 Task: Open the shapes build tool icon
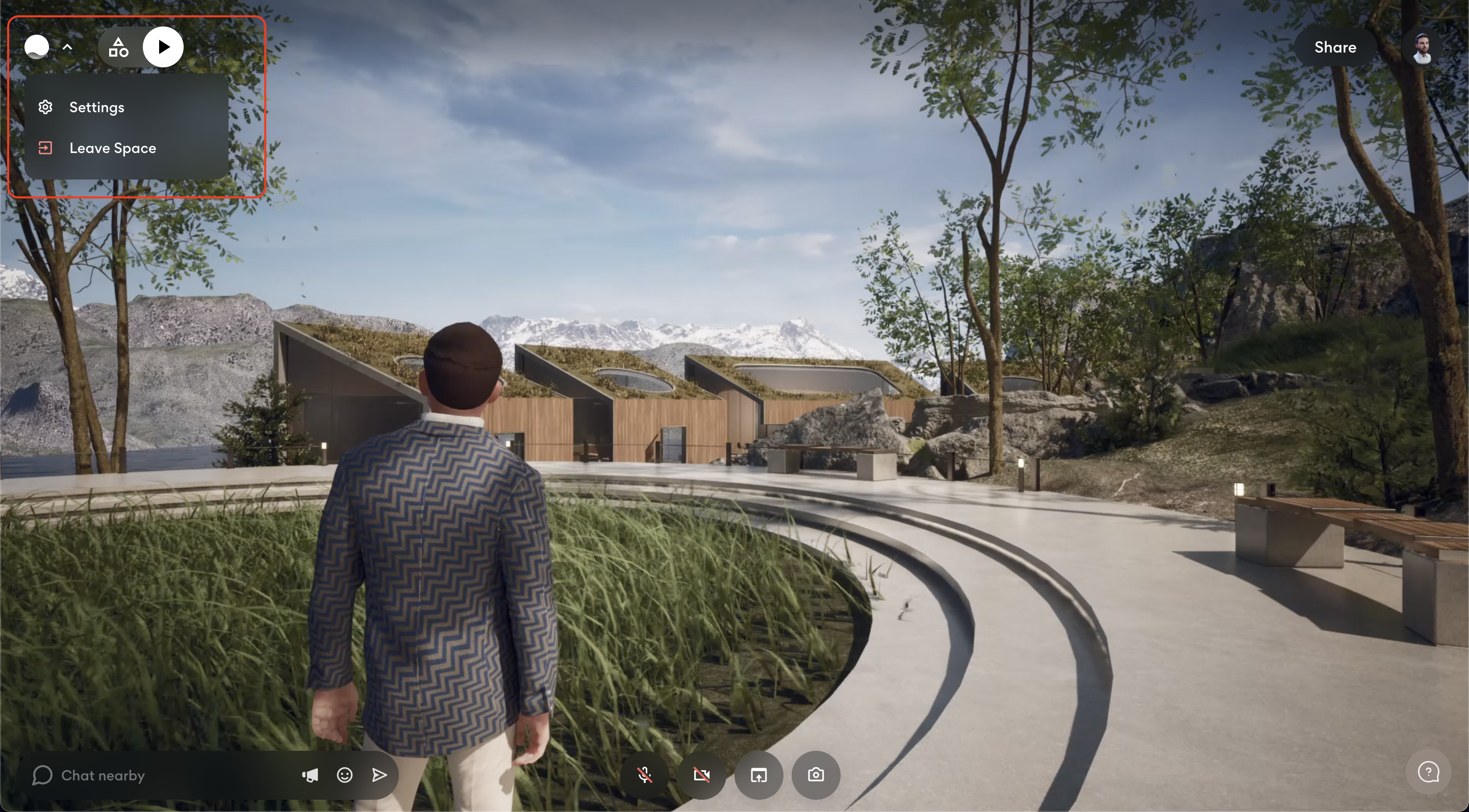pyautogui.click(x=119, y=47)
